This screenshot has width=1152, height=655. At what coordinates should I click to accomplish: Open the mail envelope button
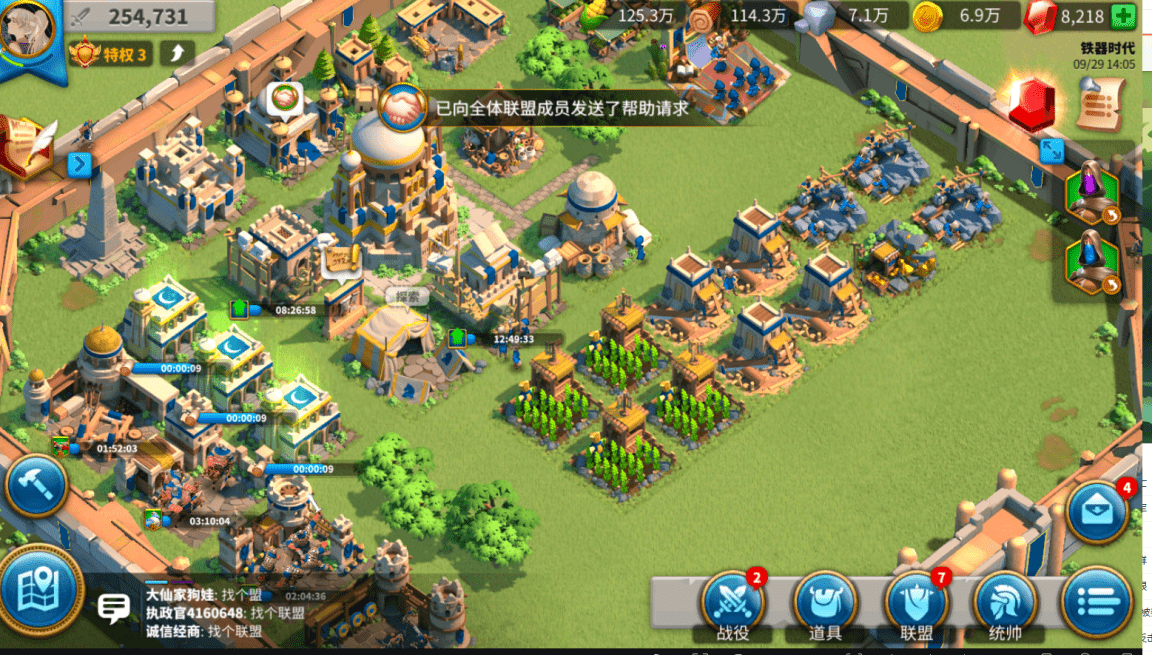coord(1097,512)
